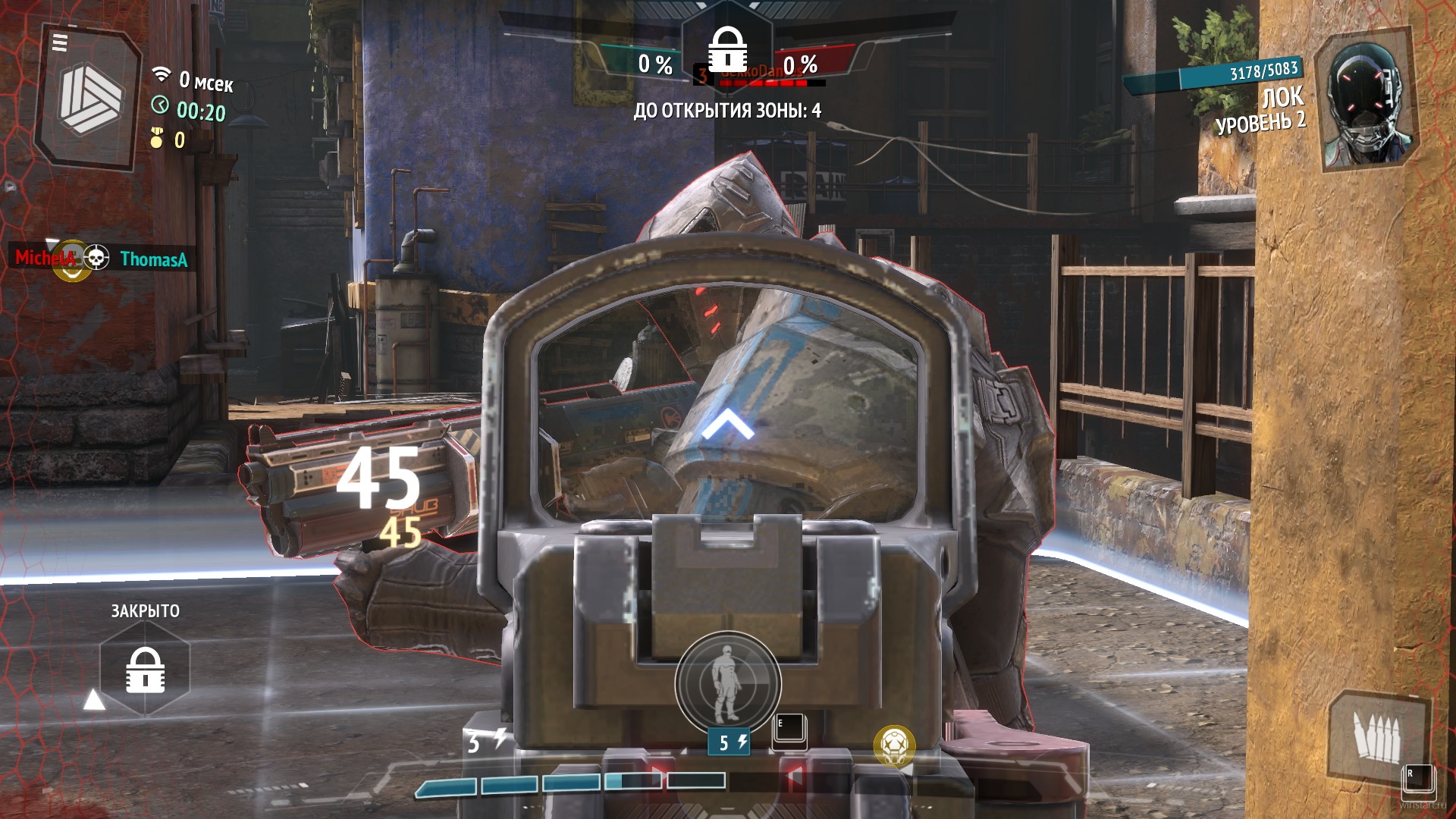Activate the soldier silhouette ability
The width and height of the screenshot is (1456, 819).
(x=727, y=682)
